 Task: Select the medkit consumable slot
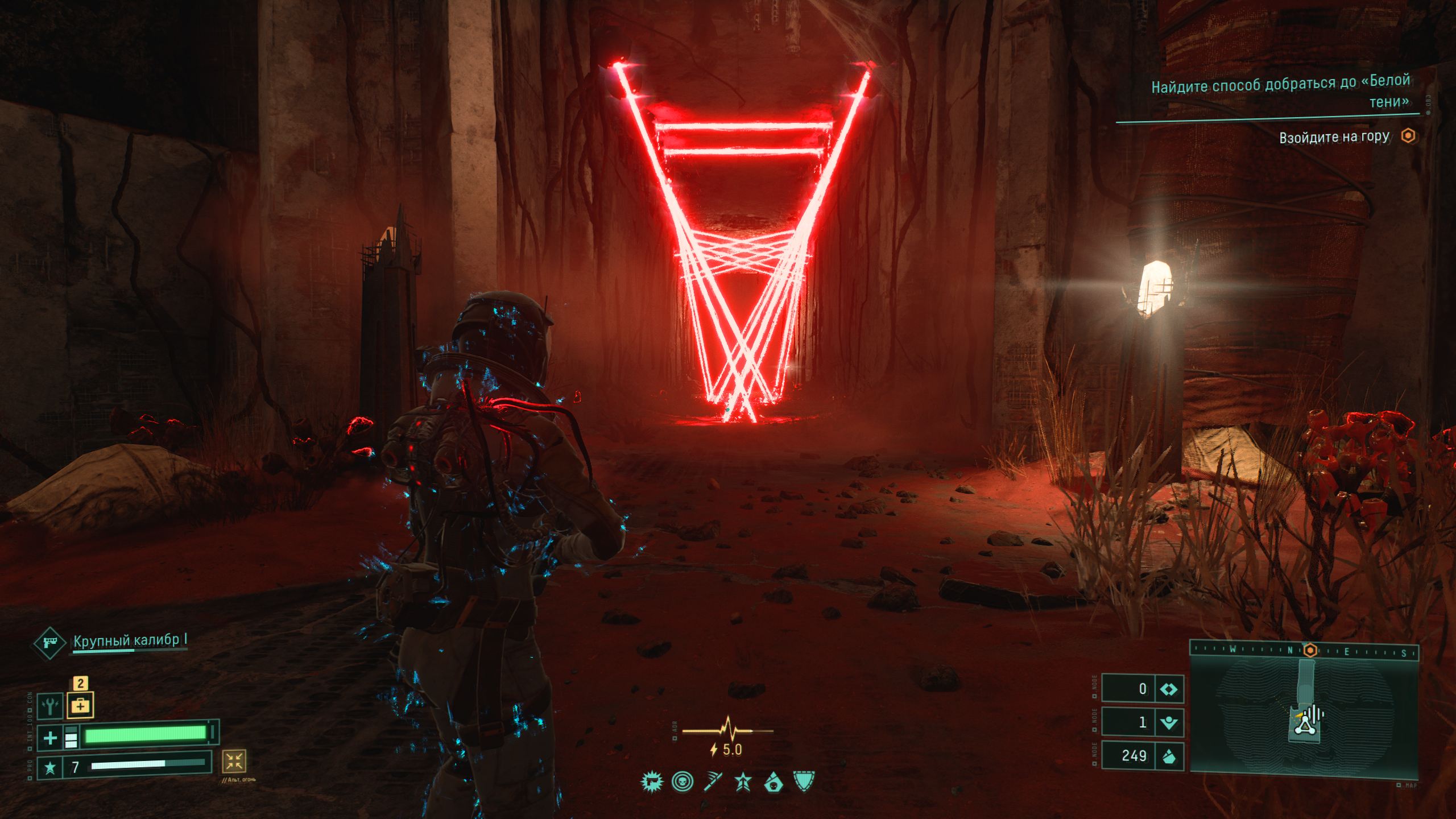[80, 706]
